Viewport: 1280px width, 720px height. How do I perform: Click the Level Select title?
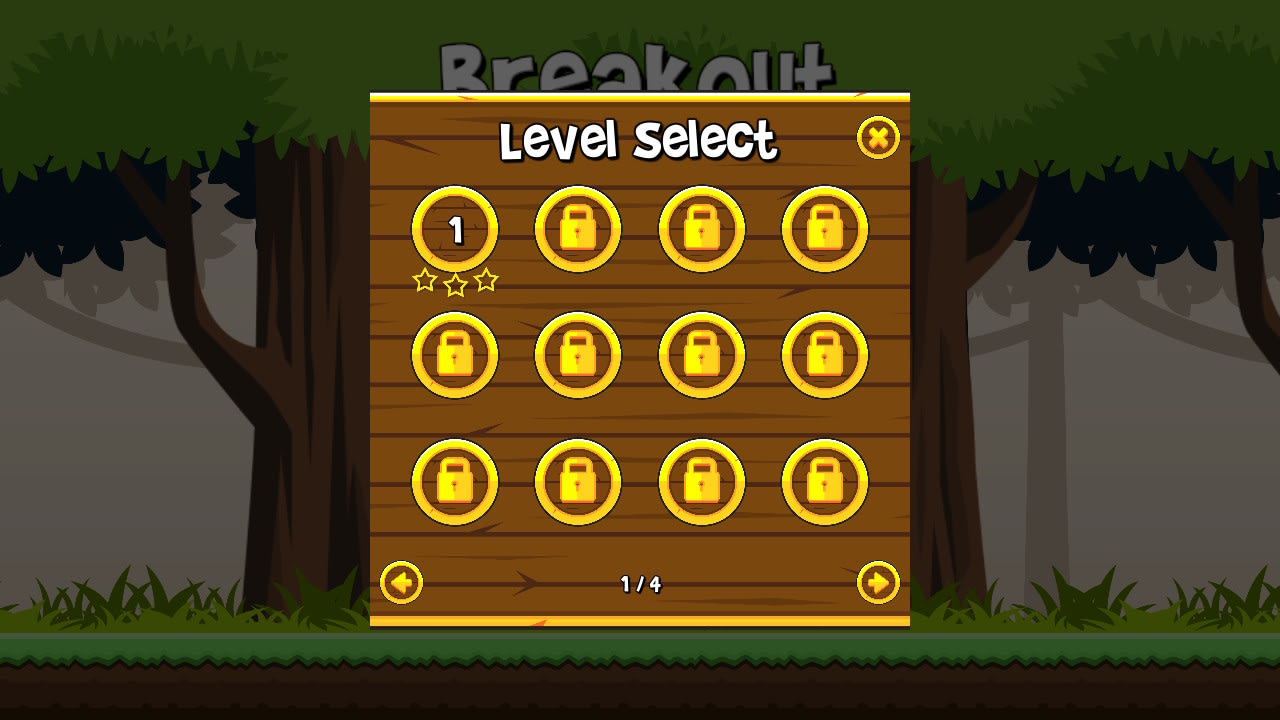tap(640, 141)
